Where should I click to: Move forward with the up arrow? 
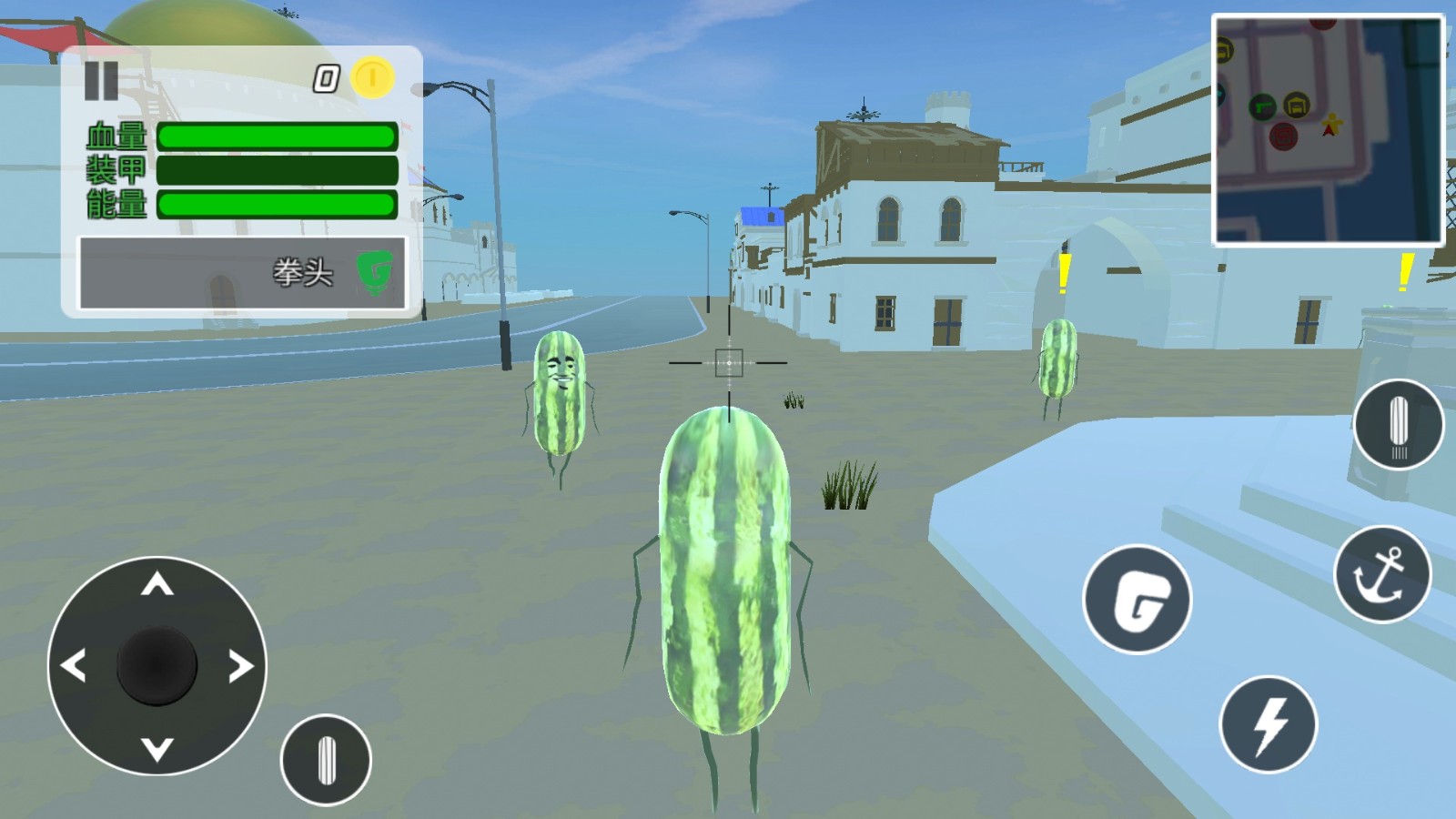point(157,585)
